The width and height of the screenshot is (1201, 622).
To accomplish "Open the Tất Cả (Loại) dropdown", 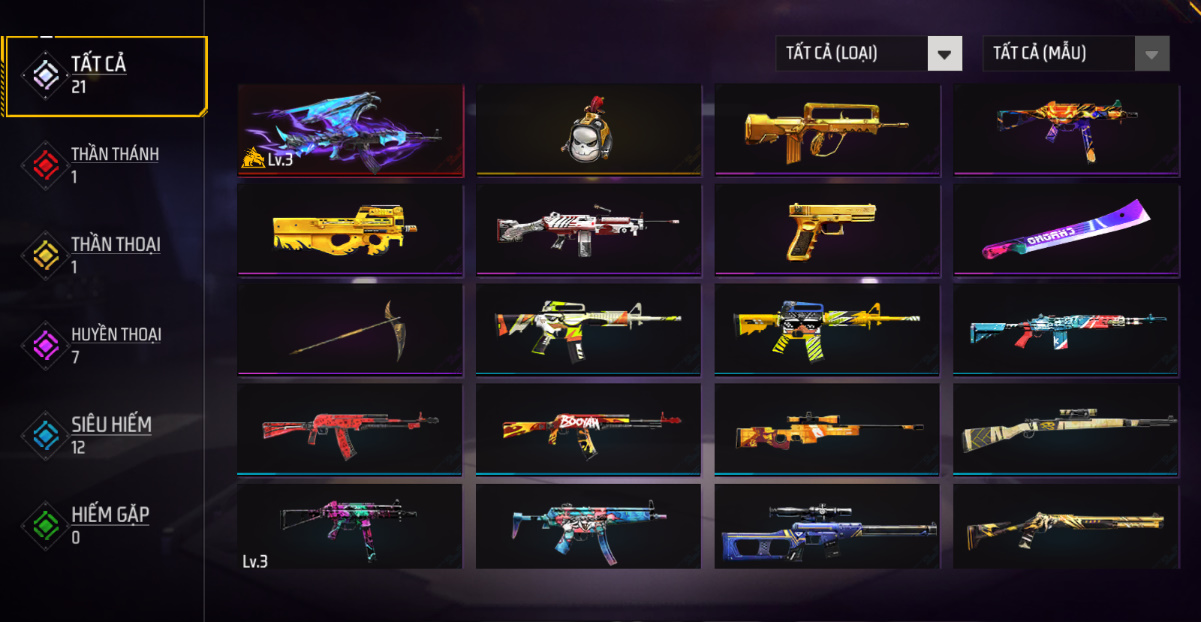I will 868,54.
